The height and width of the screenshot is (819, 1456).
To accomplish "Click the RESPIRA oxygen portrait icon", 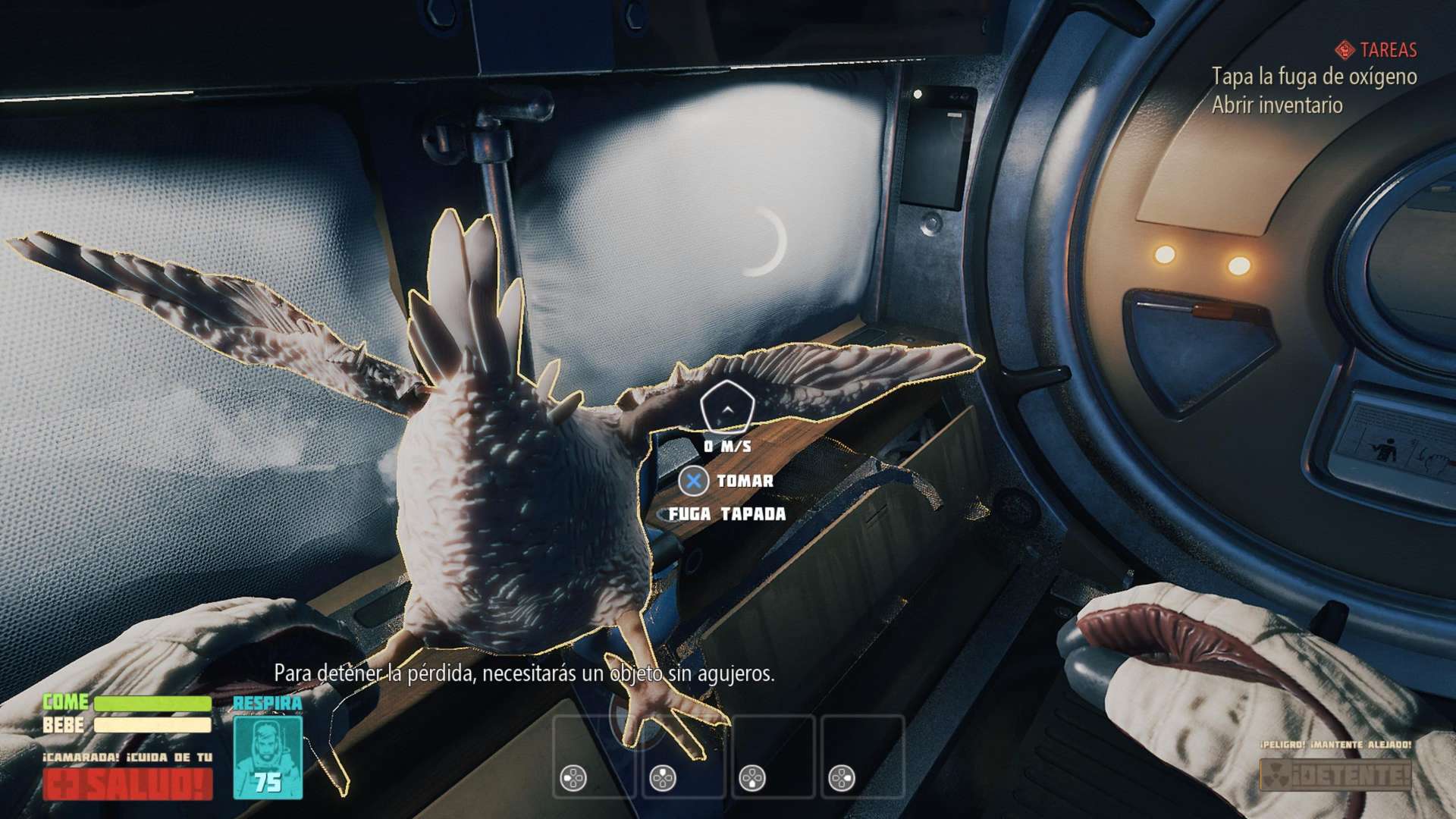I will coord(268,756).
